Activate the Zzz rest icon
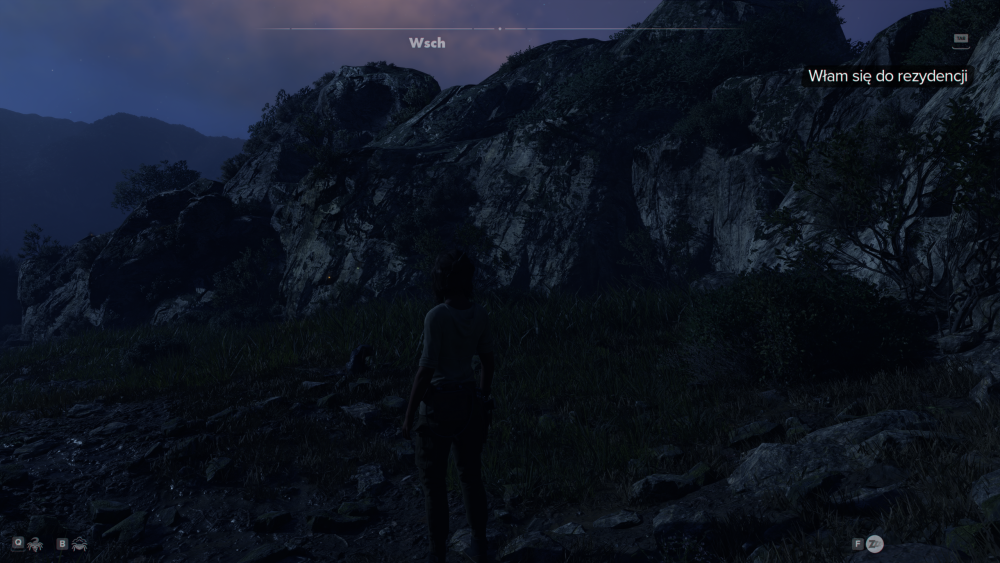This screenshot has height=563, width=1000. tap(875, 544)
